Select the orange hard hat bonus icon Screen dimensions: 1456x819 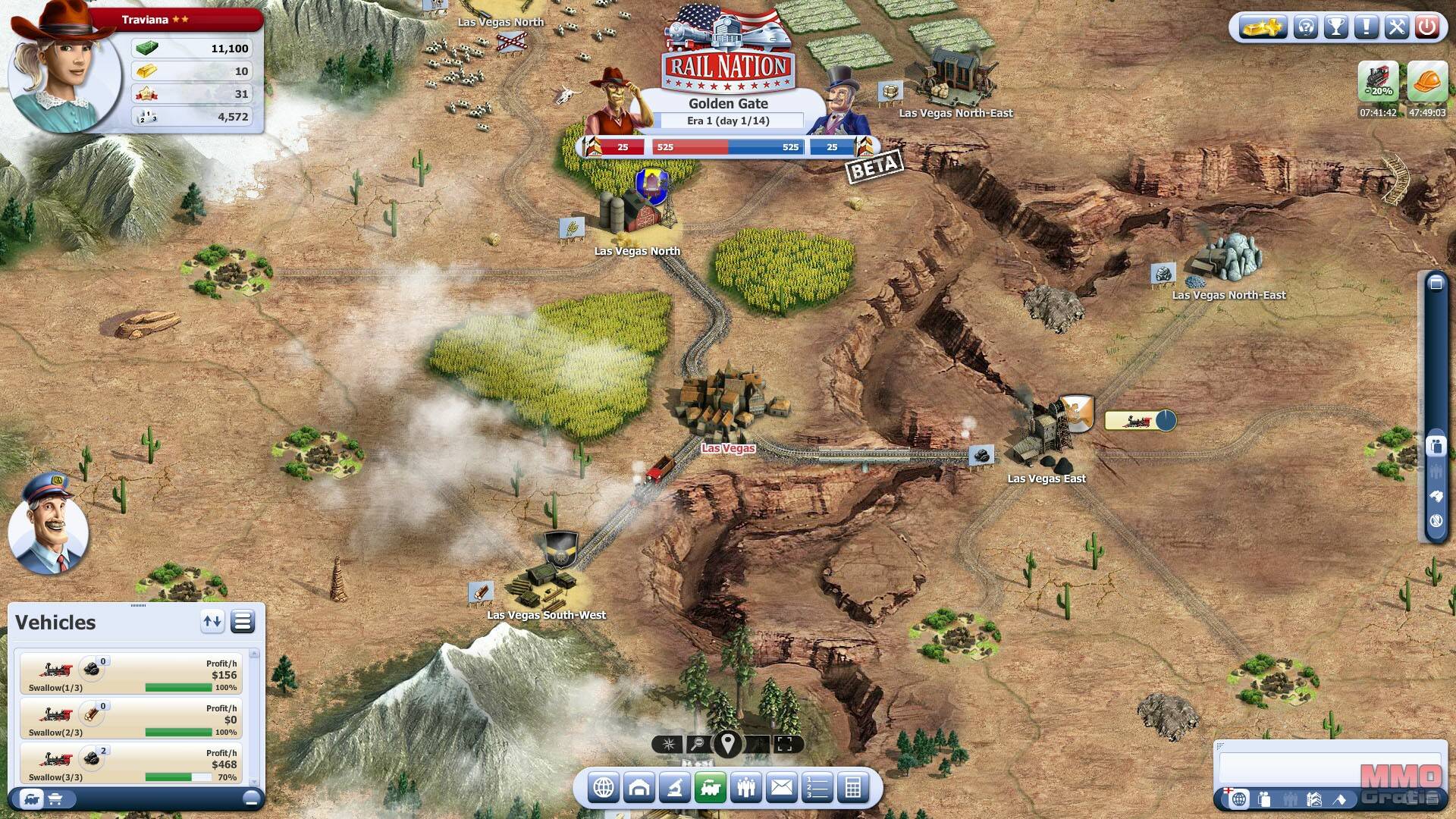coord(1427,81)
